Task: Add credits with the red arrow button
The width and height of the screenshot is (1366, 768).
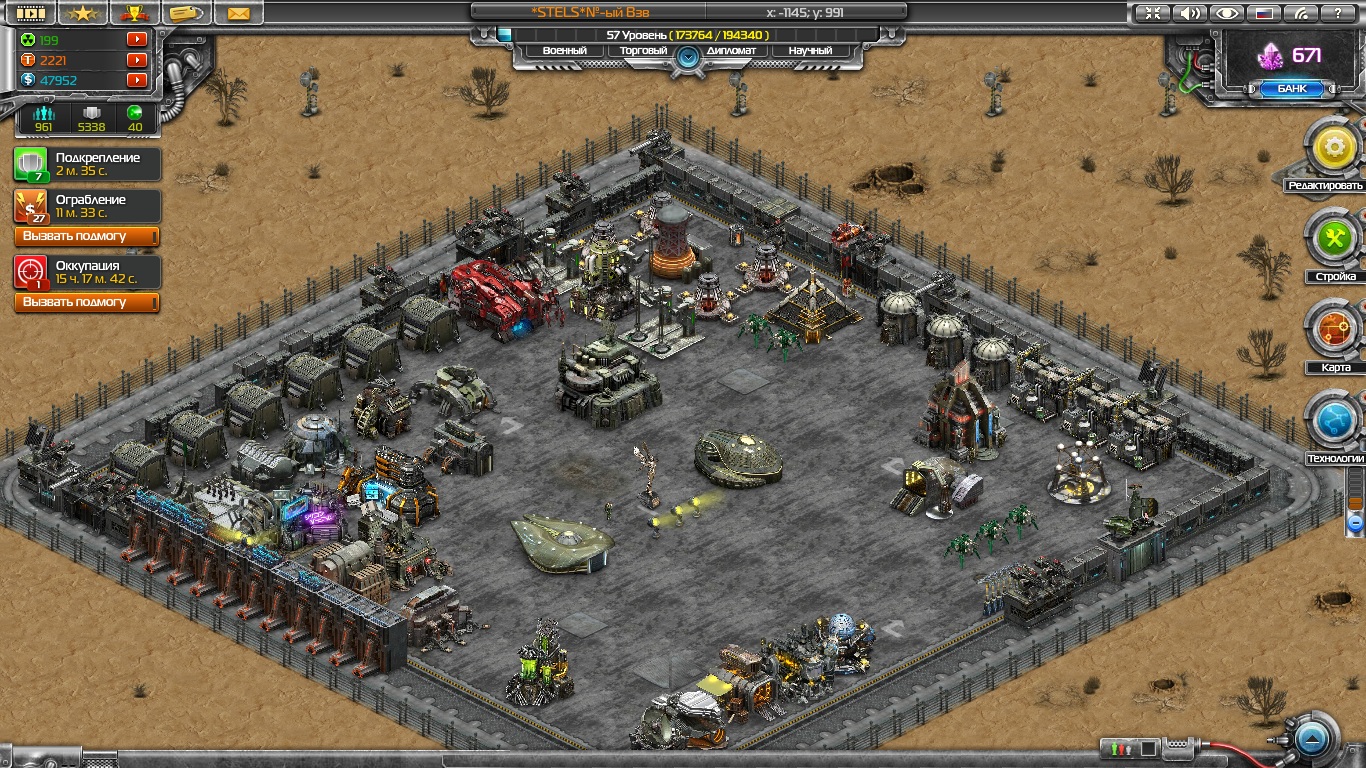Action: (x=137, y=80)
